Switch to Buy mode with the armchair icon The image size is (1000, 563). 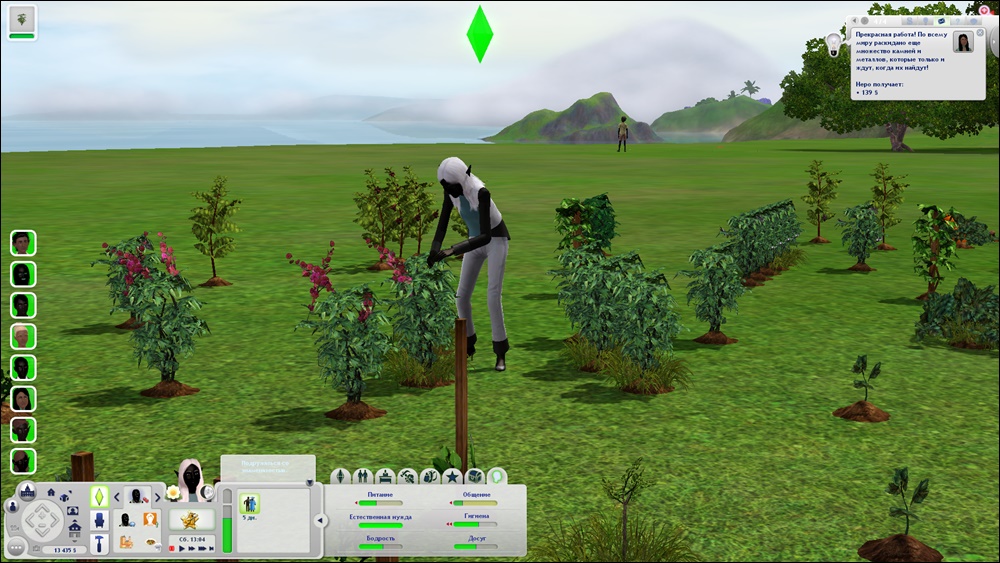[99, 520]
